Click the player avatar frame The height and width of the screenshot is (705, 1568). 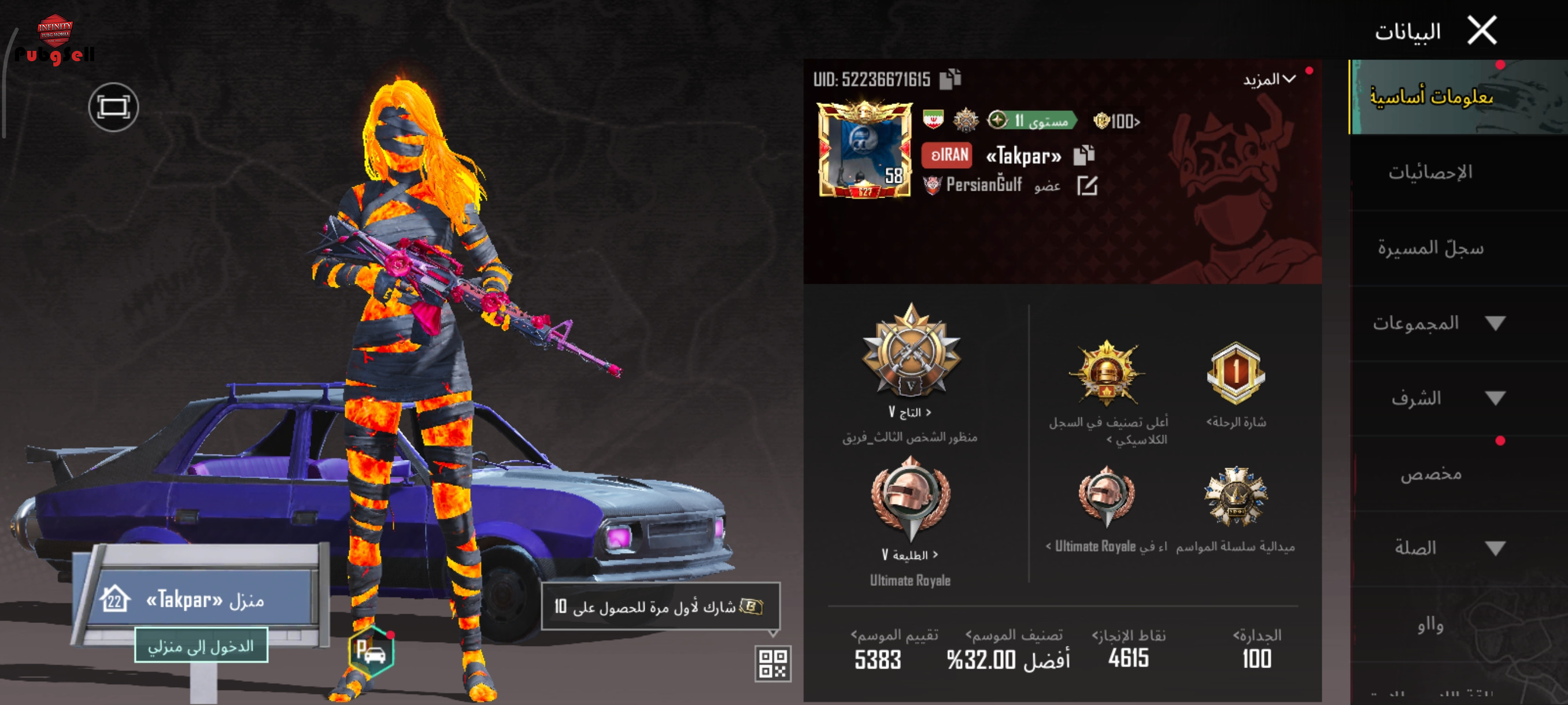point(864,150)
